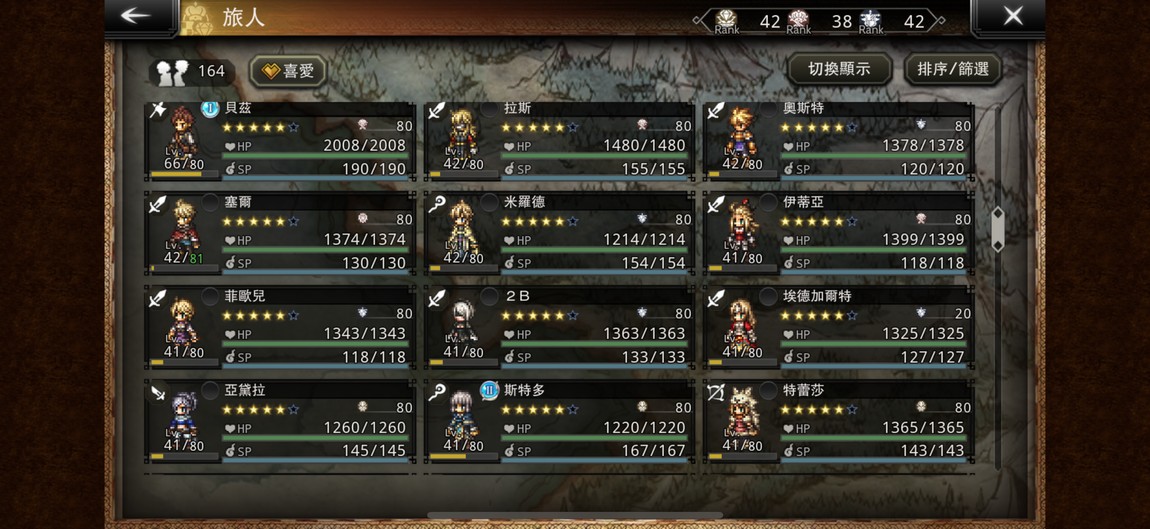Image resolution: width=1150 pixels, height=529 pixels.
Task: Go back using the arrow button
Action: 136,16
